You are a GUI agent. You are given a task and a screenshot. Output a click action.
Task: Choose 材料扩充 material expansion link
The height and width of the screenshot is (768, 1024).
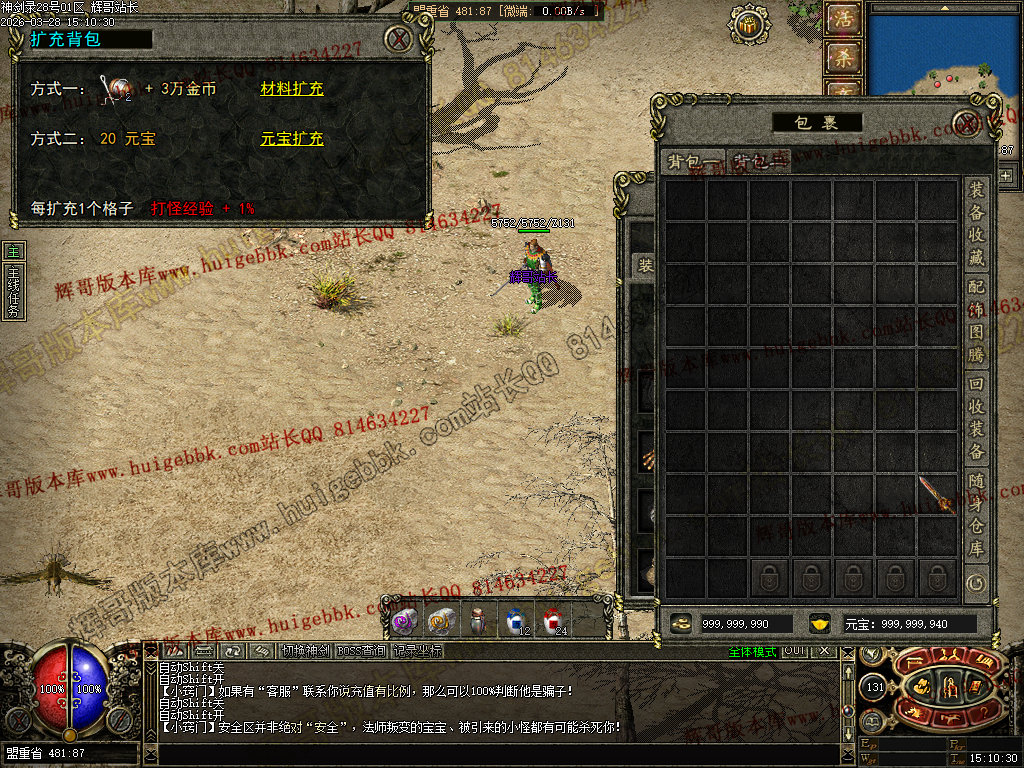click(292, 89)
